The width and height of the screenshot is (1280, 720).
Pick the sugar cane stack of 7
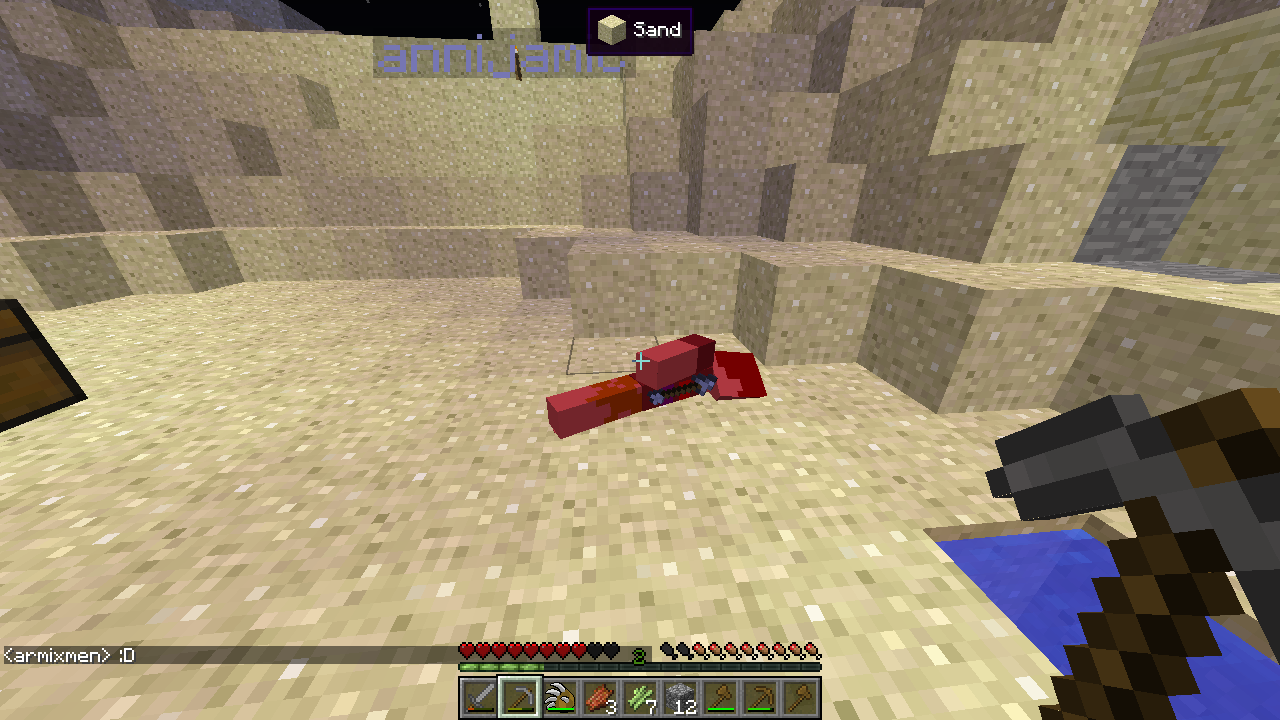pyautogui.click(x=640, y=697)
